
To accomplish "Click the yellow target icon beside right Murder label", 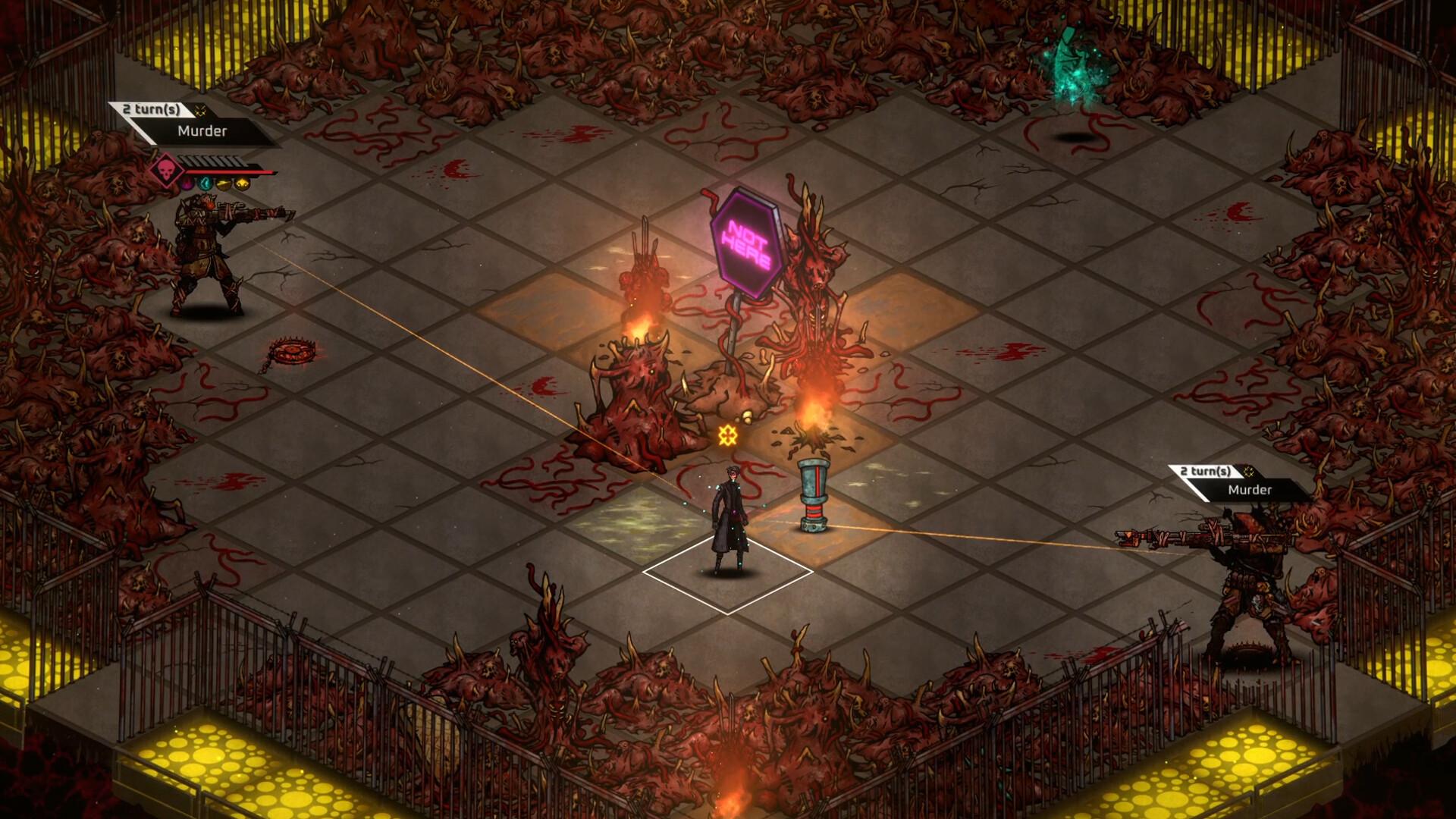I will pyautogui.click(x=1249, y=472).
